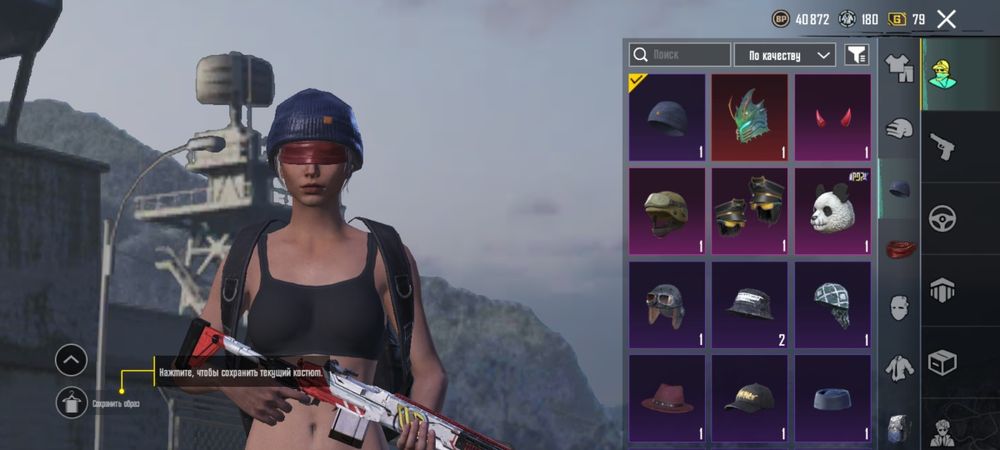1000x450 pixels.
Task: Switch to the jacket clothing category
Action: (900, 367)
